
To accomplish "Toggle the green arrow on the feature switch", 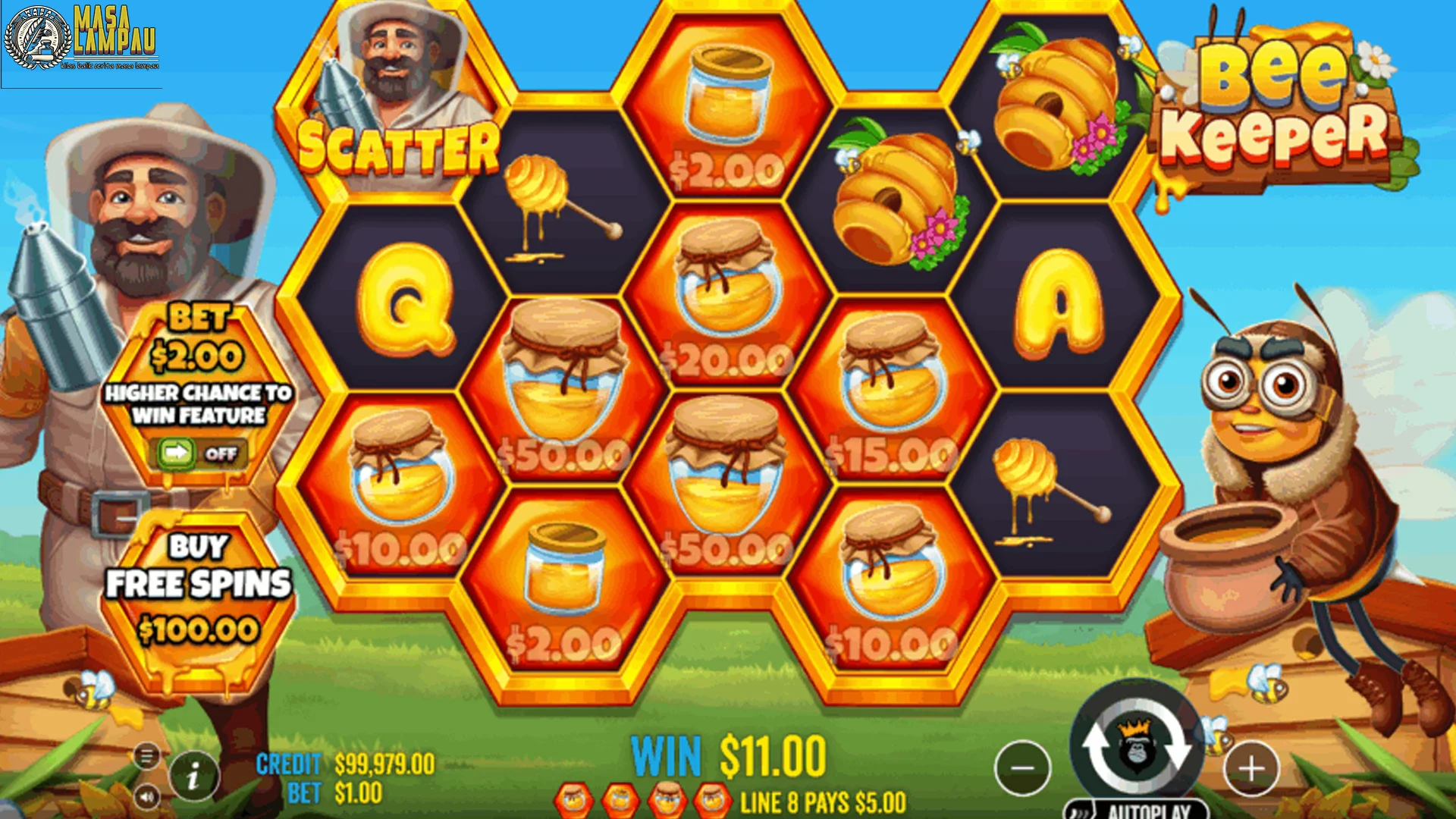I will [x=176, y=452].
